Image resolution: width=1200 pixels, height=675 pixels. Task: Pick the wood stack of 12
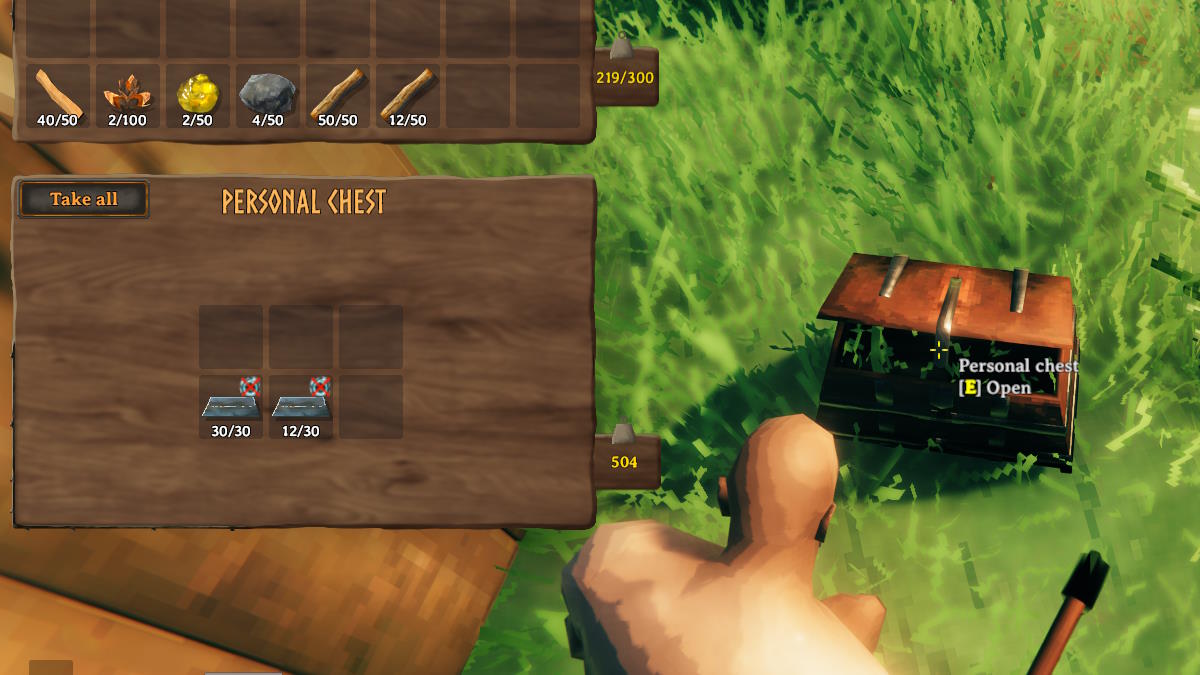(x=407, y=96)
